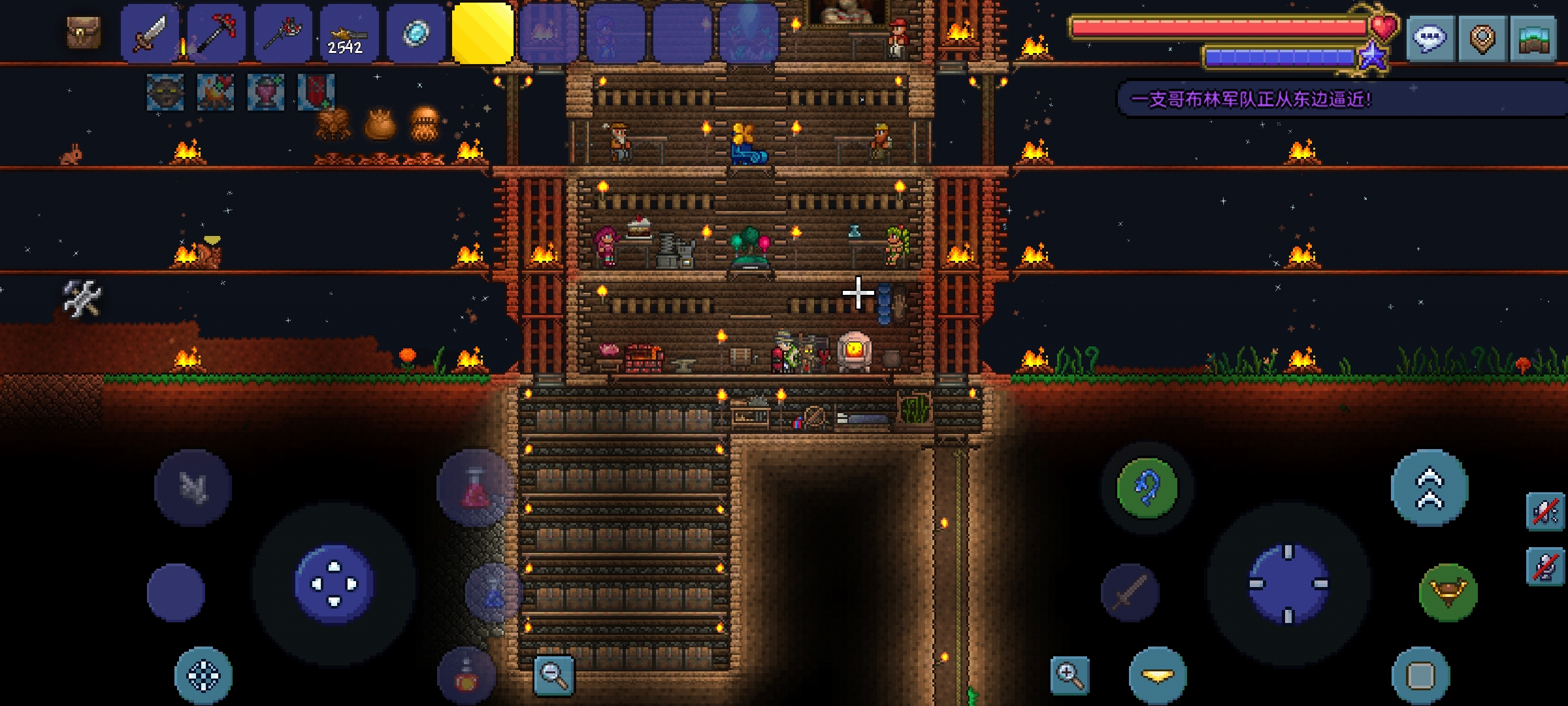This screenshot has width=1568, height=706.
Task: Open the world map pin button
Action: pyautogui.click(x=1482, y=38)
